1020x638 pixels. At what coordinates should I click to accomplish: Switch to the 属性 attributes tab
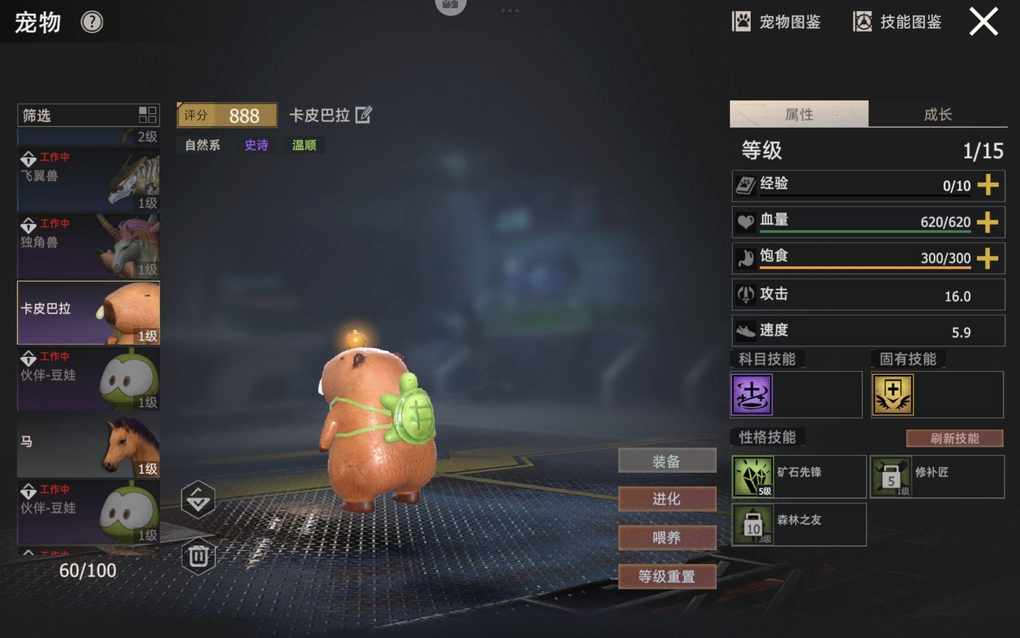click(799, 115)
